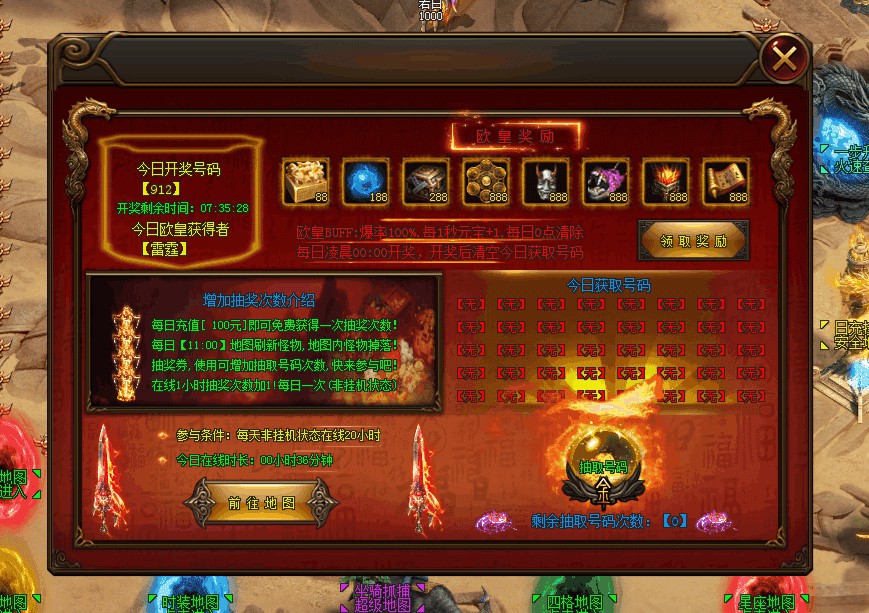Select the golden scroll reward

[x=725, y=181]
